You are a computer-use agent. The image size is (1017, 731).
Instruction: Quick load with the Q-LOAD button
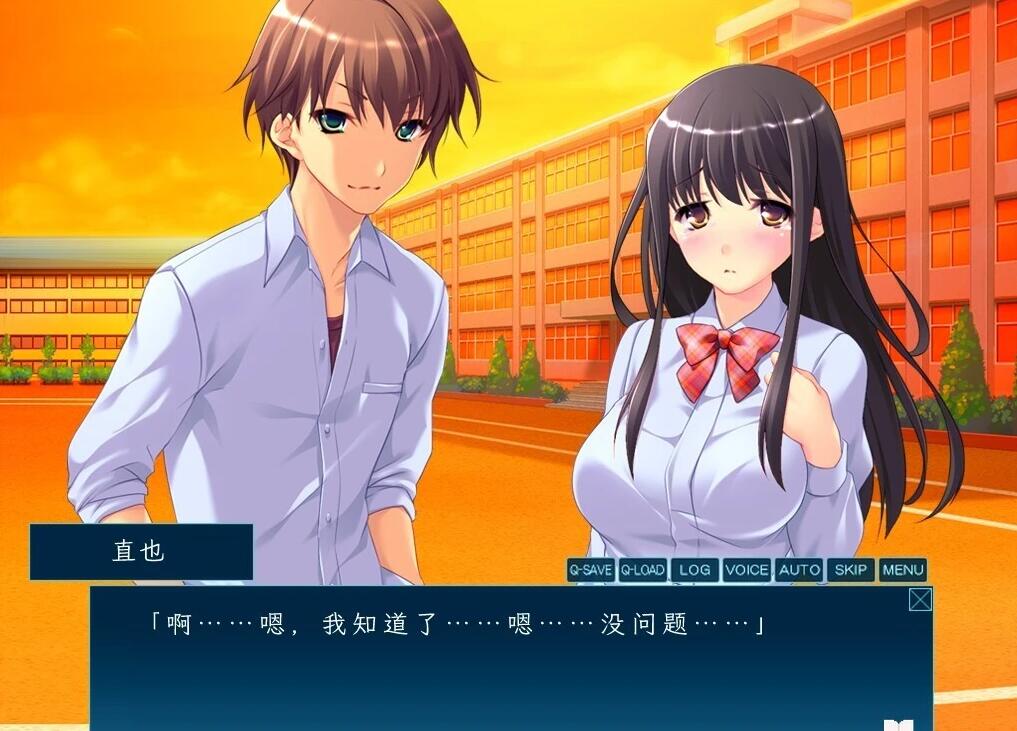click(642, 570)
